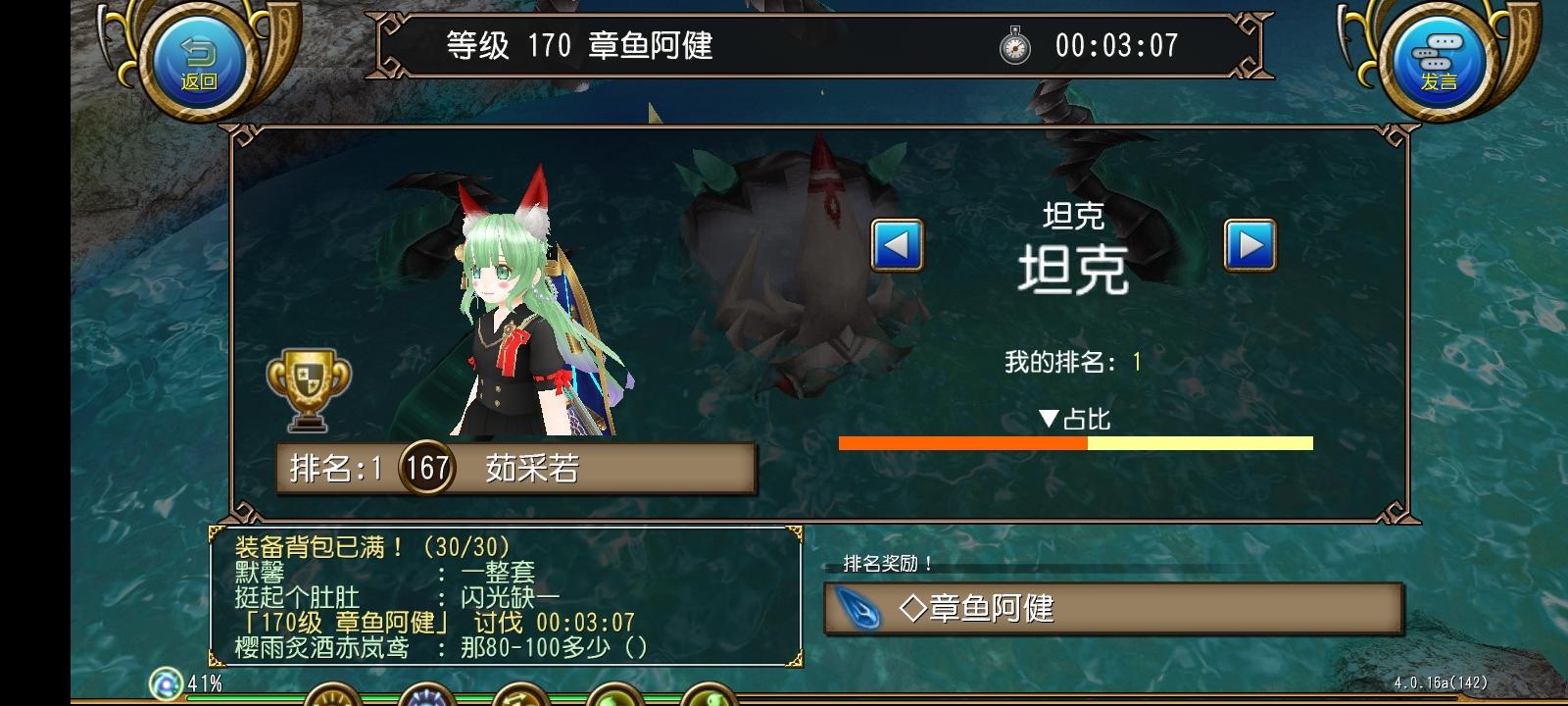This screenshot has height=706, width=1568.
Task: Click the stopwatch icon beside the timer
Action: (x=1014, y=45)
